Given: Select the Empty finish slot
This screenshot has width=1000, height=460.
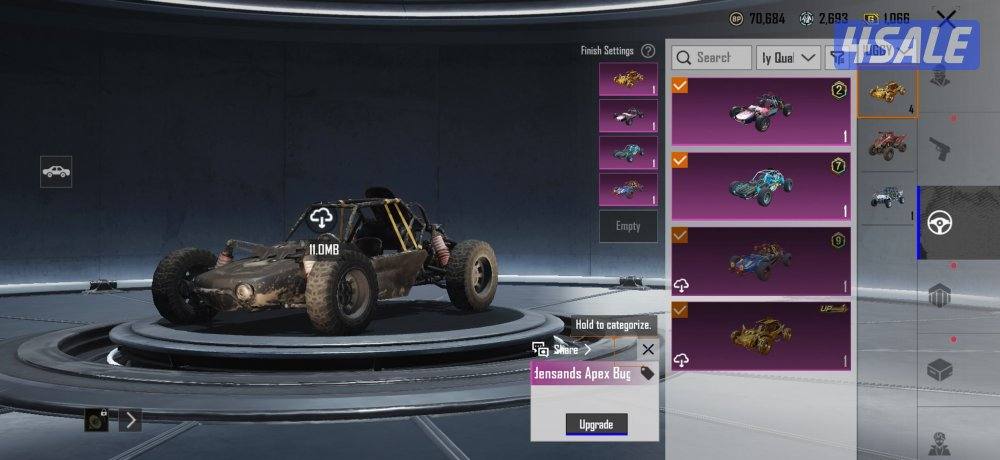Looking at the screenshot, I should tap(628, 226).
